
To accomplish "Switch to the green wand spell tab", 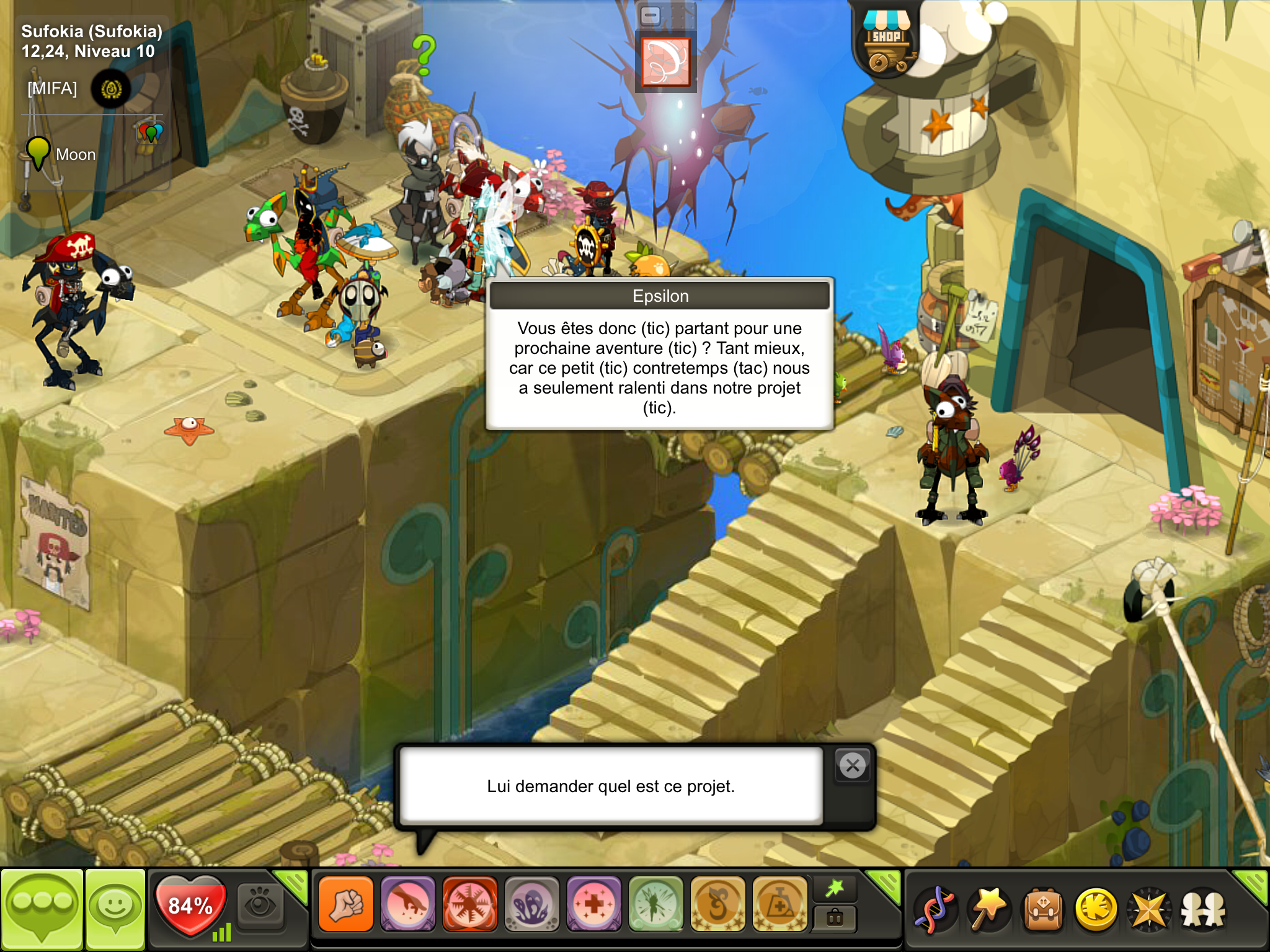I will pyautogui.click(x=835, y=888).
